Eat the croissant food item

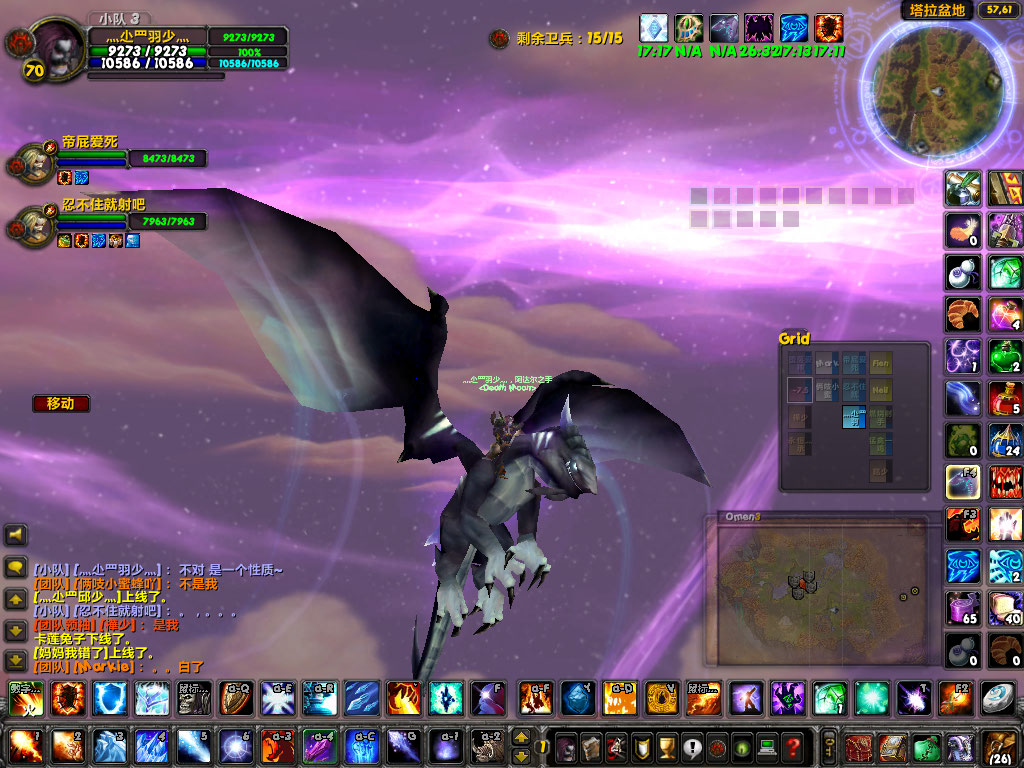963,313
